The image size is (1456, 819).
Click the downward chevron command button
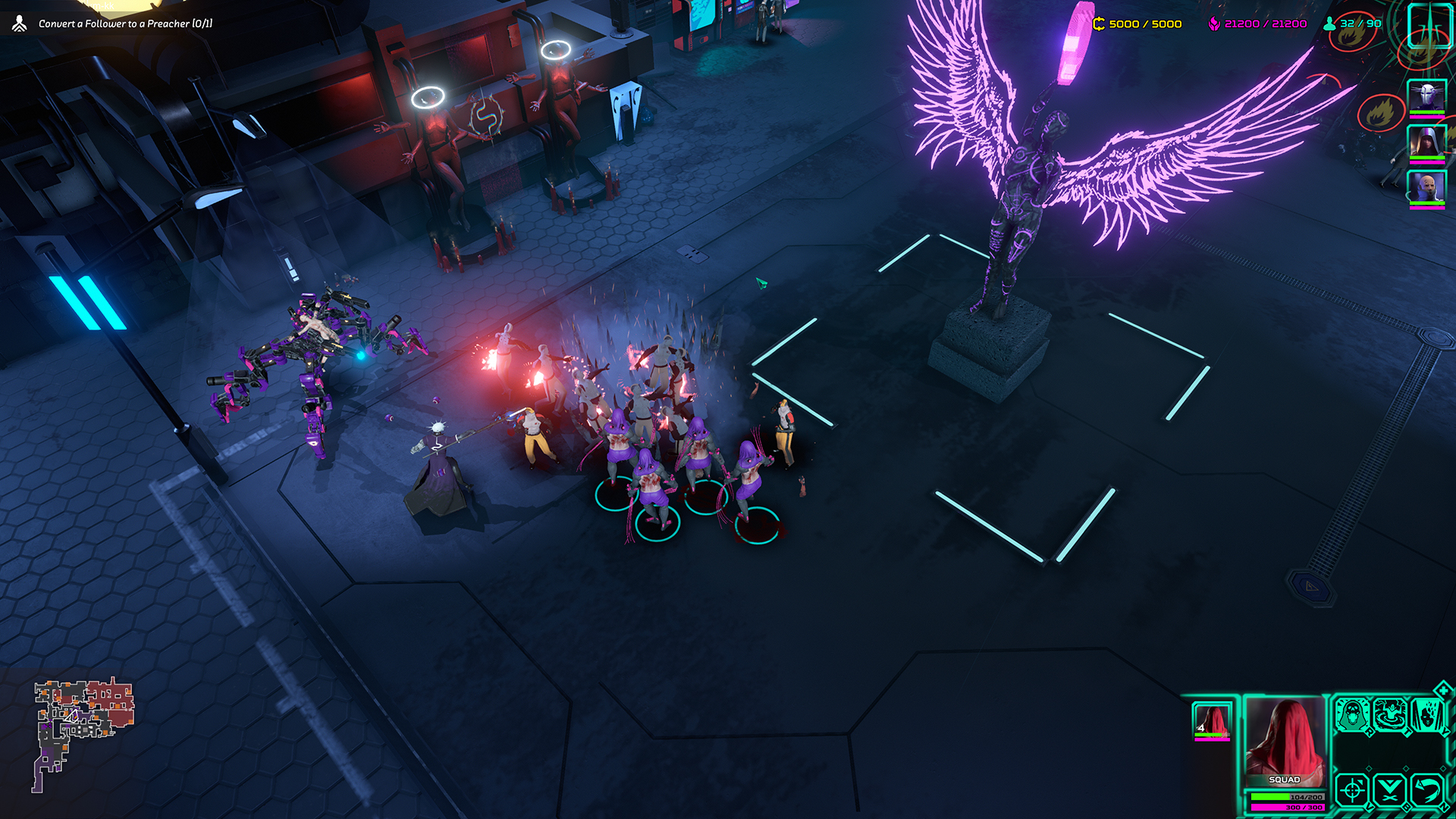(x=1390, y=790)
